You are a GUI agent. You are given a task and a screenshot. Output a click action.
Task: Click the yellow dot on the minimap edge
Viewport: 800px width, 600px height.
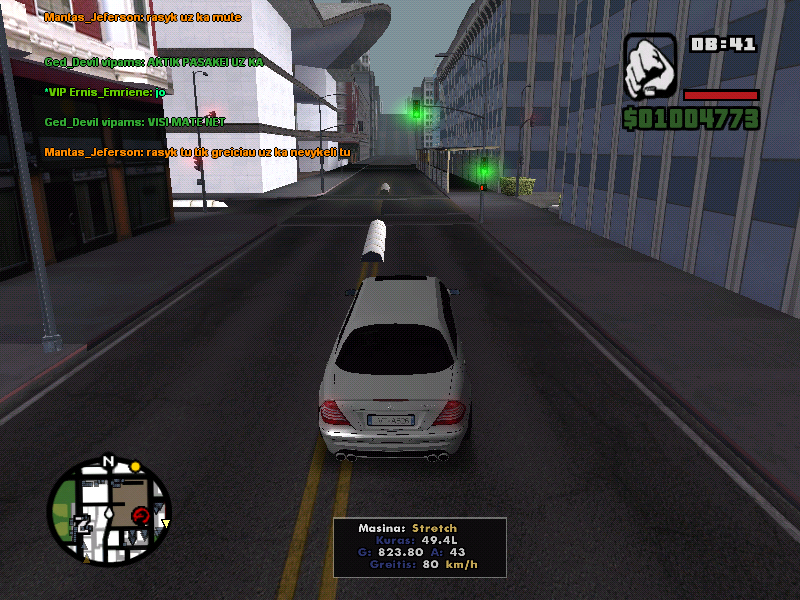point(135,467)
